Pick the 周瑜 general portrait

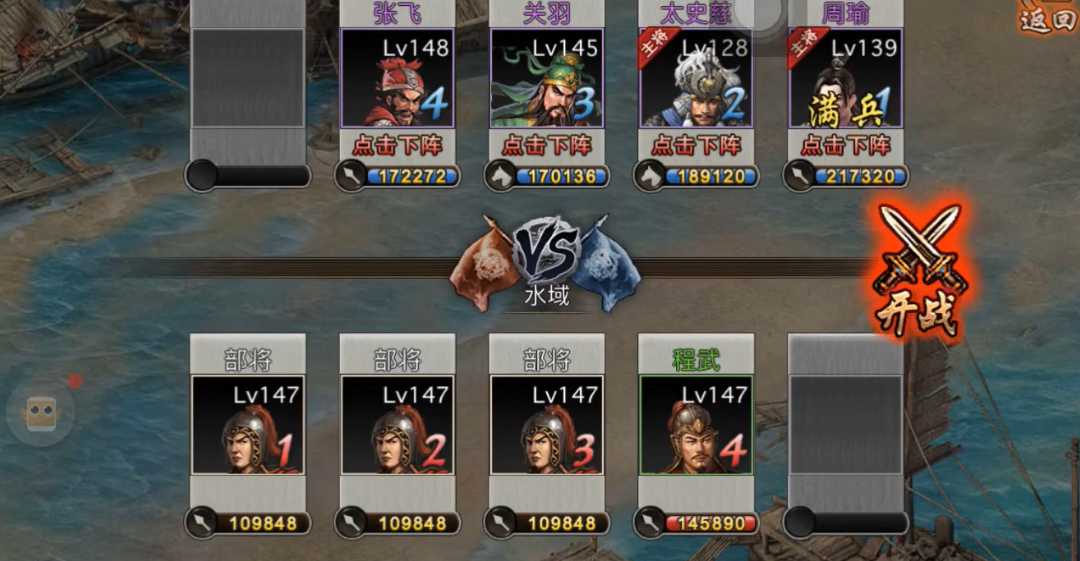click(845, 78)
